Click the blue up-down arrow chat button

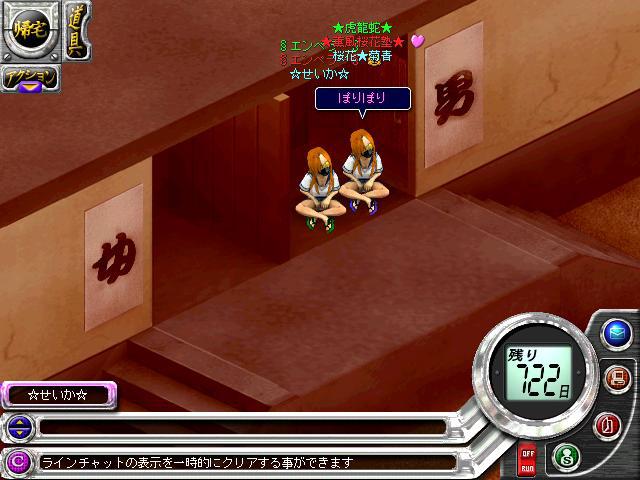pyautogui.click(x=18, y=428)
